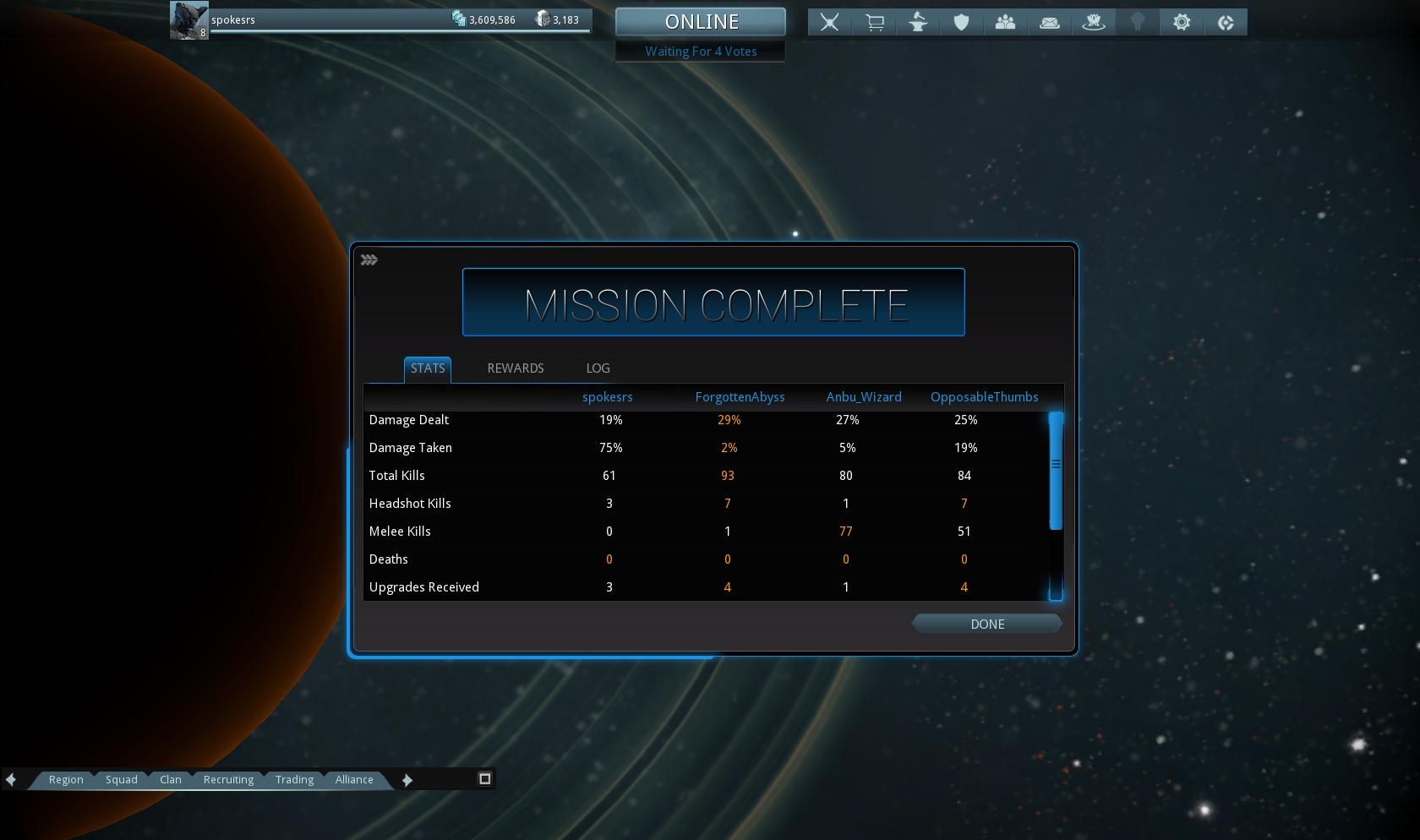
Task: Click the stats table scrollbar
Action: click(x=1056, y=472)
